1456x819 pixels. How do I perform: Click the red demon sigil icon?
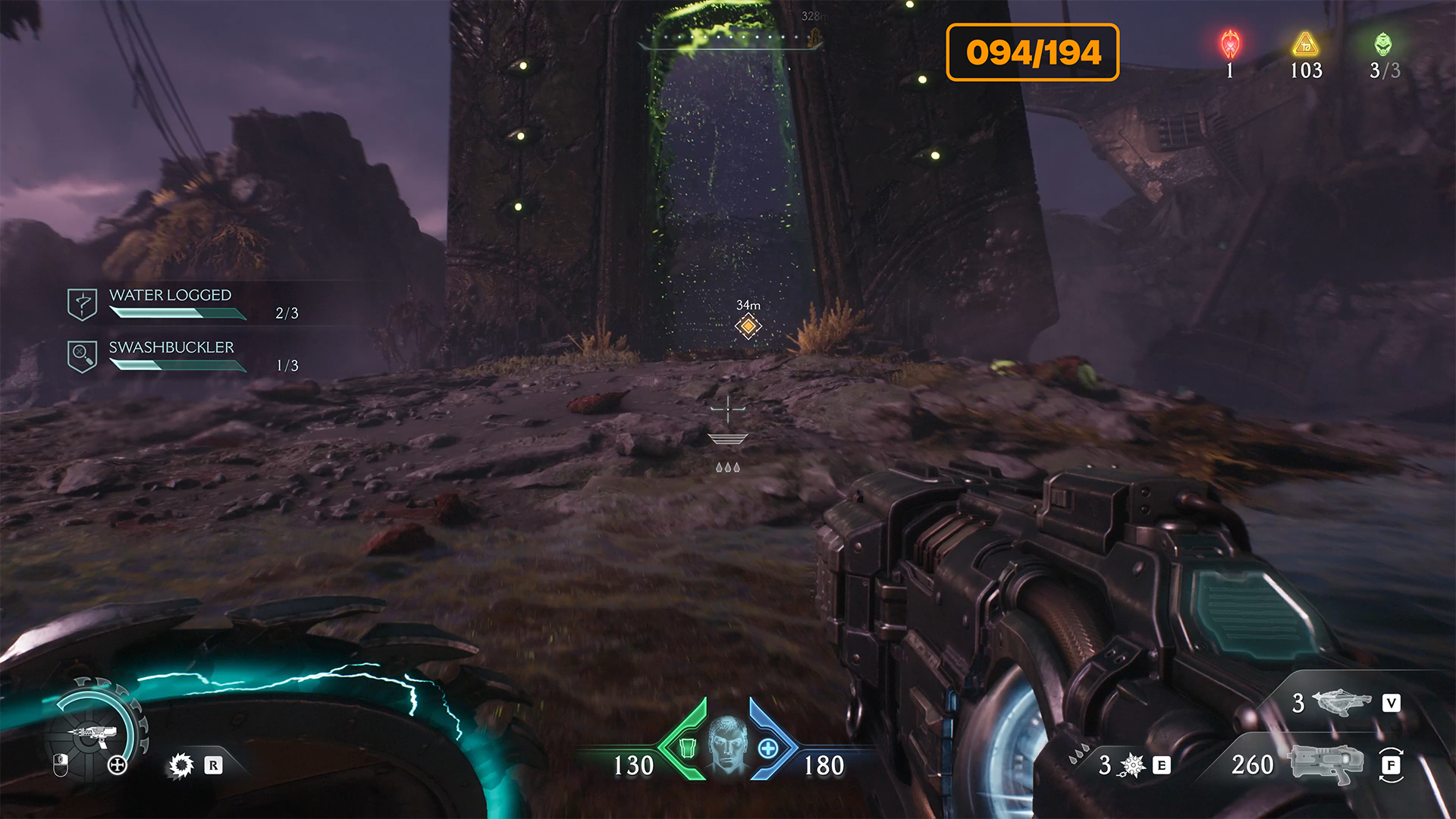(x=1230, y=45)
